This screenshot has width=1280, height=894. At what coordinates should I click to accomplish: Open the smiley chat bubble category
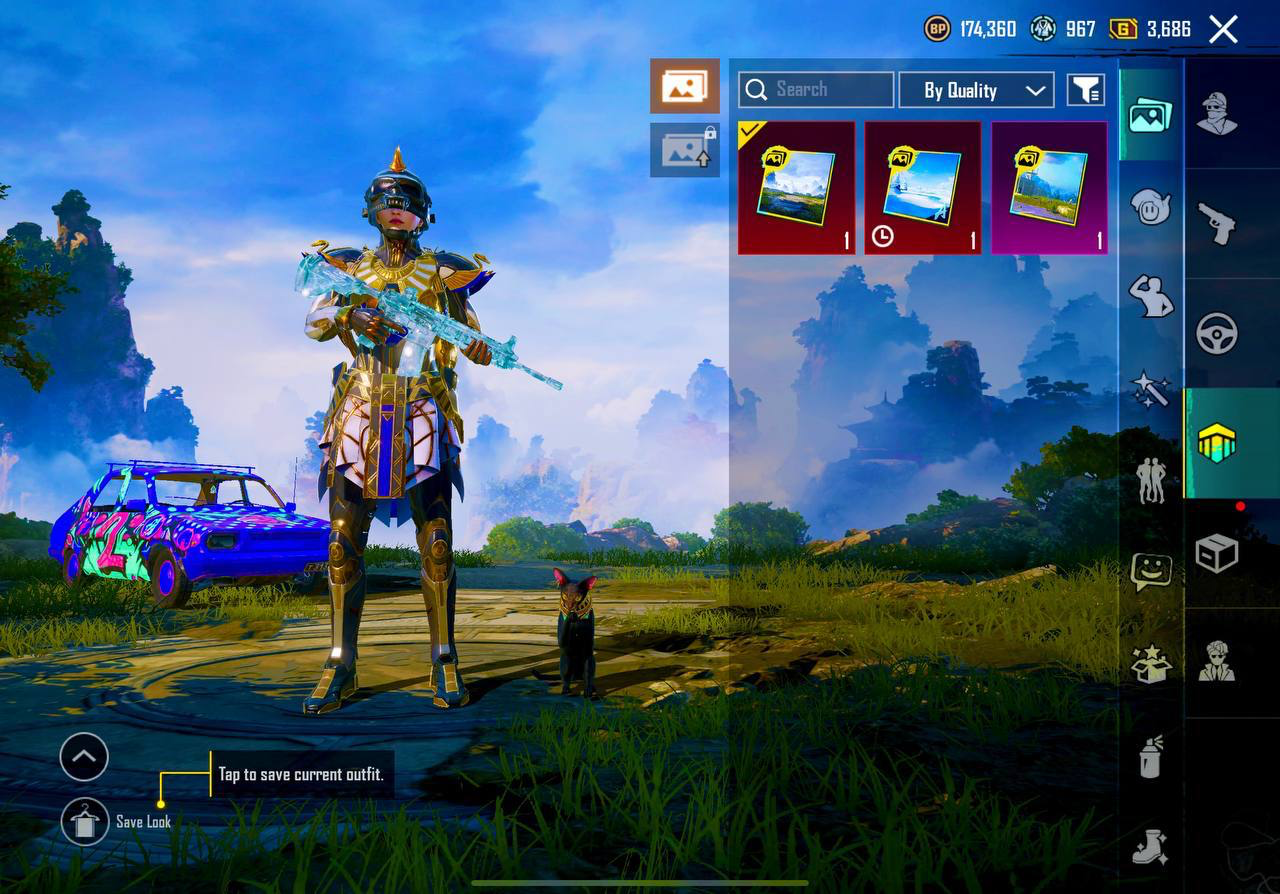click(1151, 571)
